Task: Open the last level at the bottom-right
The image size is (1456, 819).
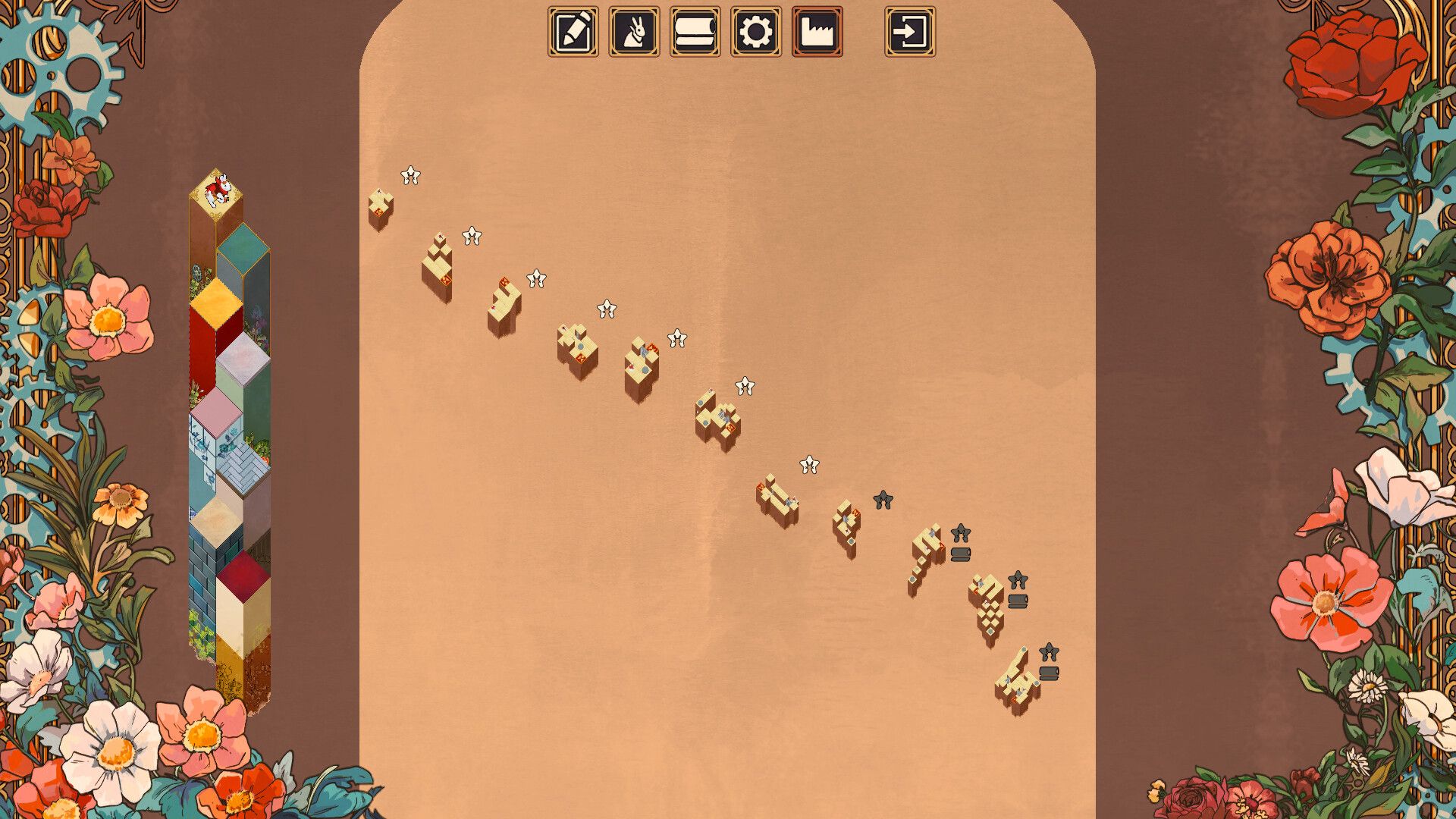Action: pos(1016,682)
